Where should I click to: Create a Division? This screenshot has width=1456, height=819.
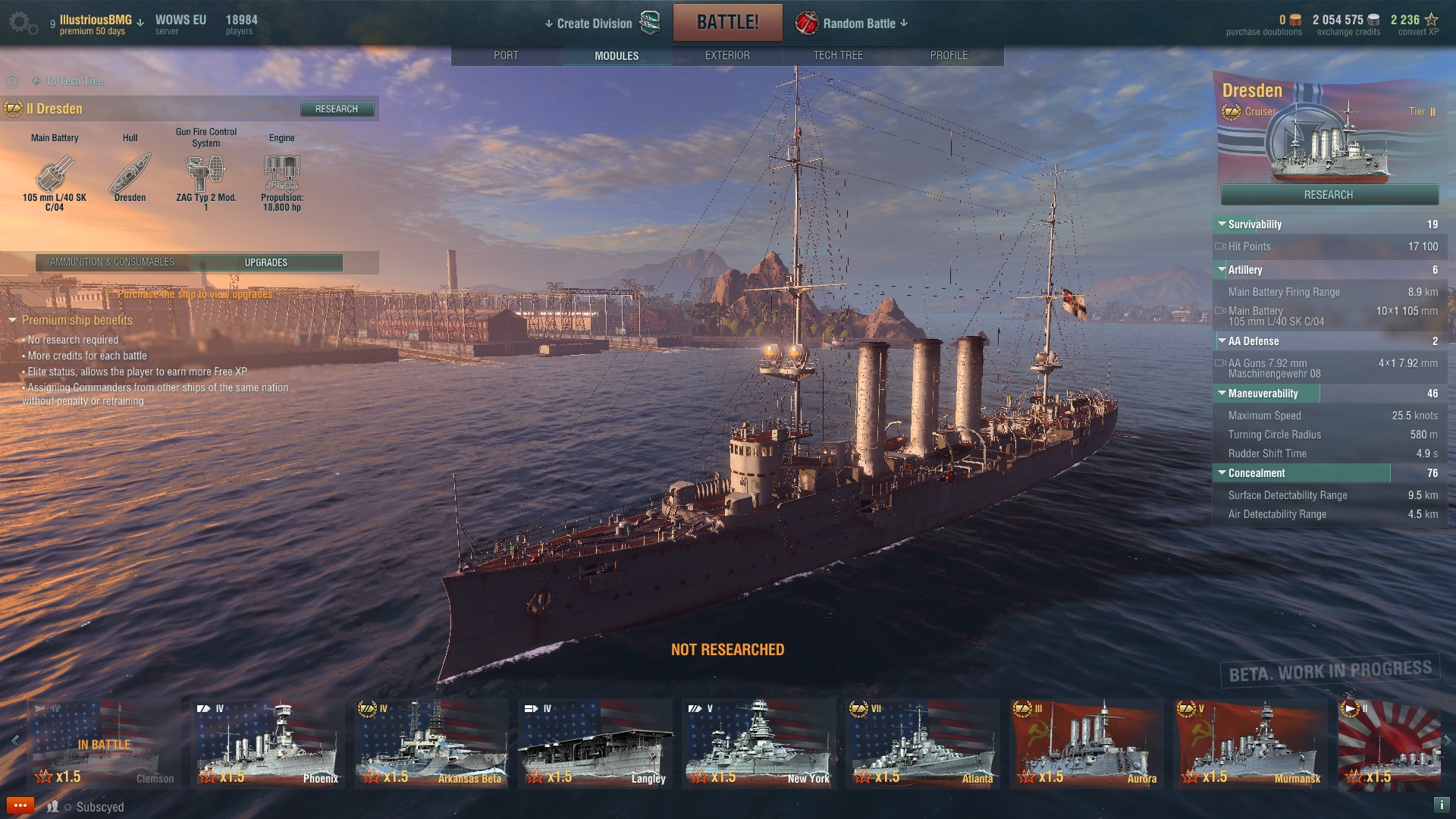(x=595, y=24)
